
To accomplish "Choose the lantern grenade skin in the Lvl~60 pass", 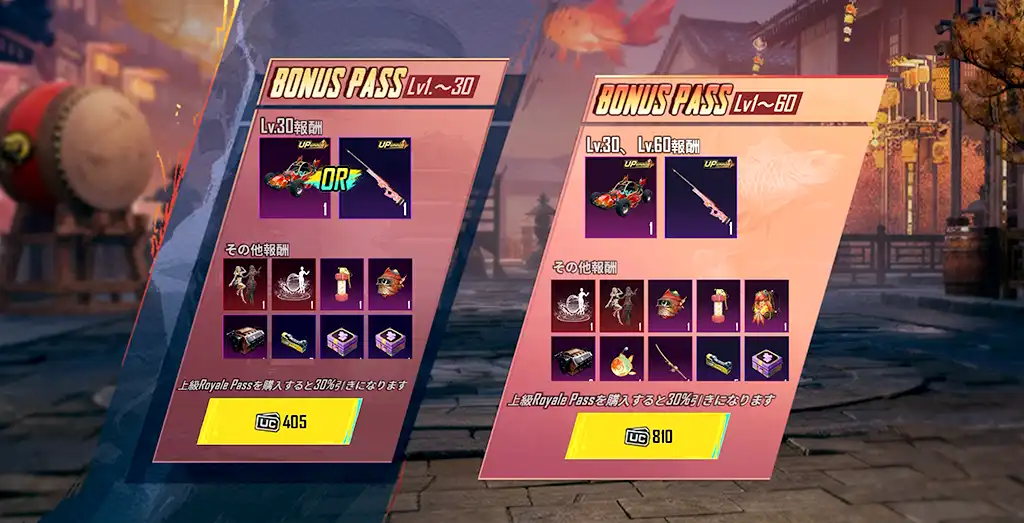I will tap(718, 304).
